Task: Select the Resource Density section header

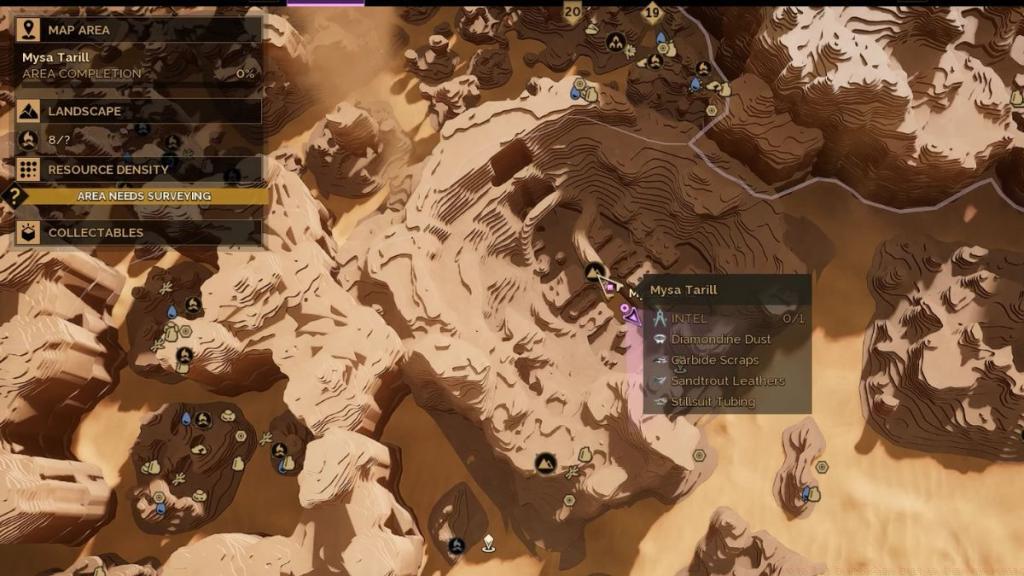Action: pyautogui.click(x=140, y=170)
